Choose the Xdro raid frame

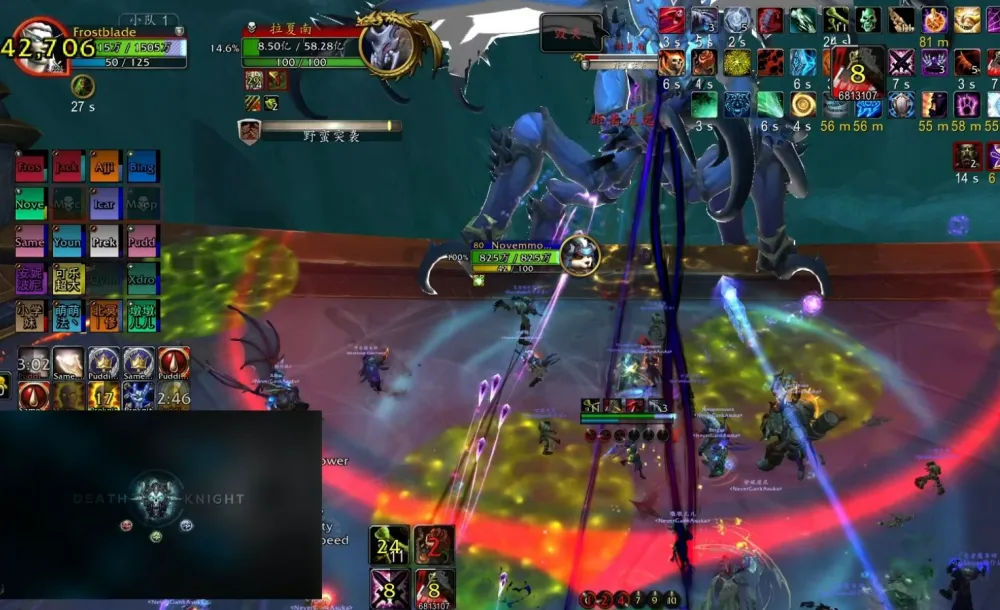click(142, 279)
